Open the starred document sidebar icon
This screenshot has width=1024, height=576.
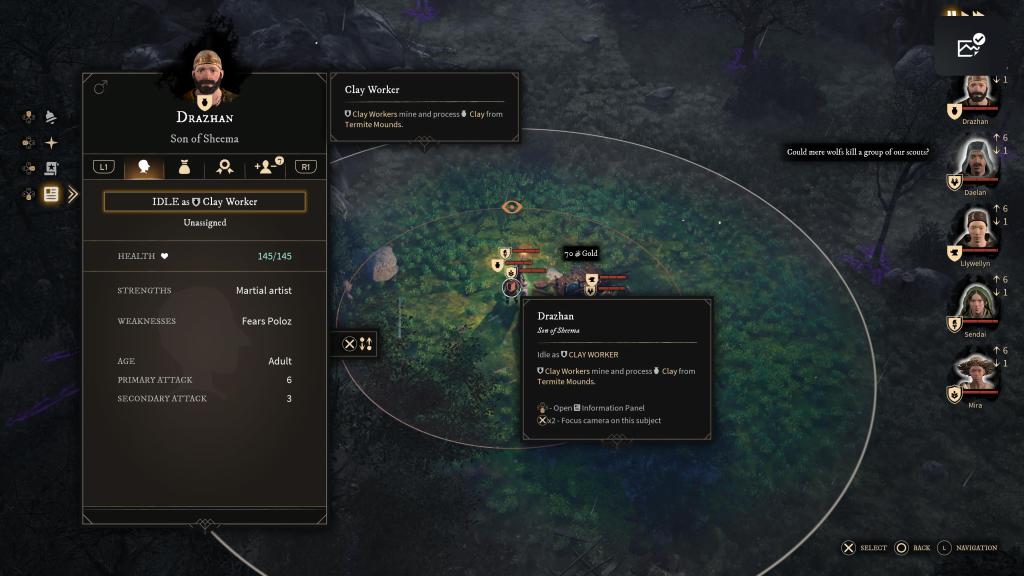tap(50, 168)
